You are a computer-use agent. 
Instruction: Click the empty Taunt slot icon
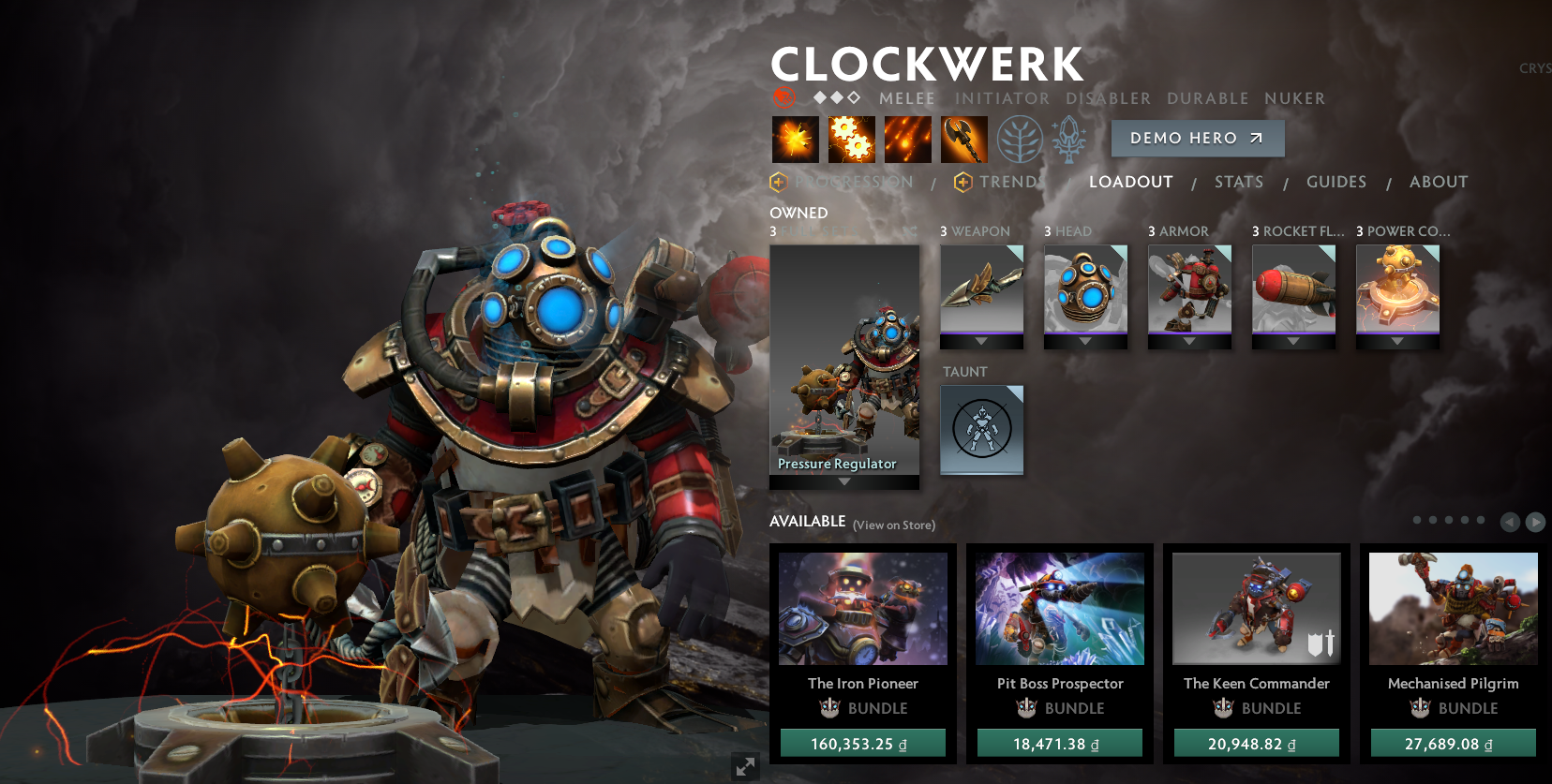(981, 430)
